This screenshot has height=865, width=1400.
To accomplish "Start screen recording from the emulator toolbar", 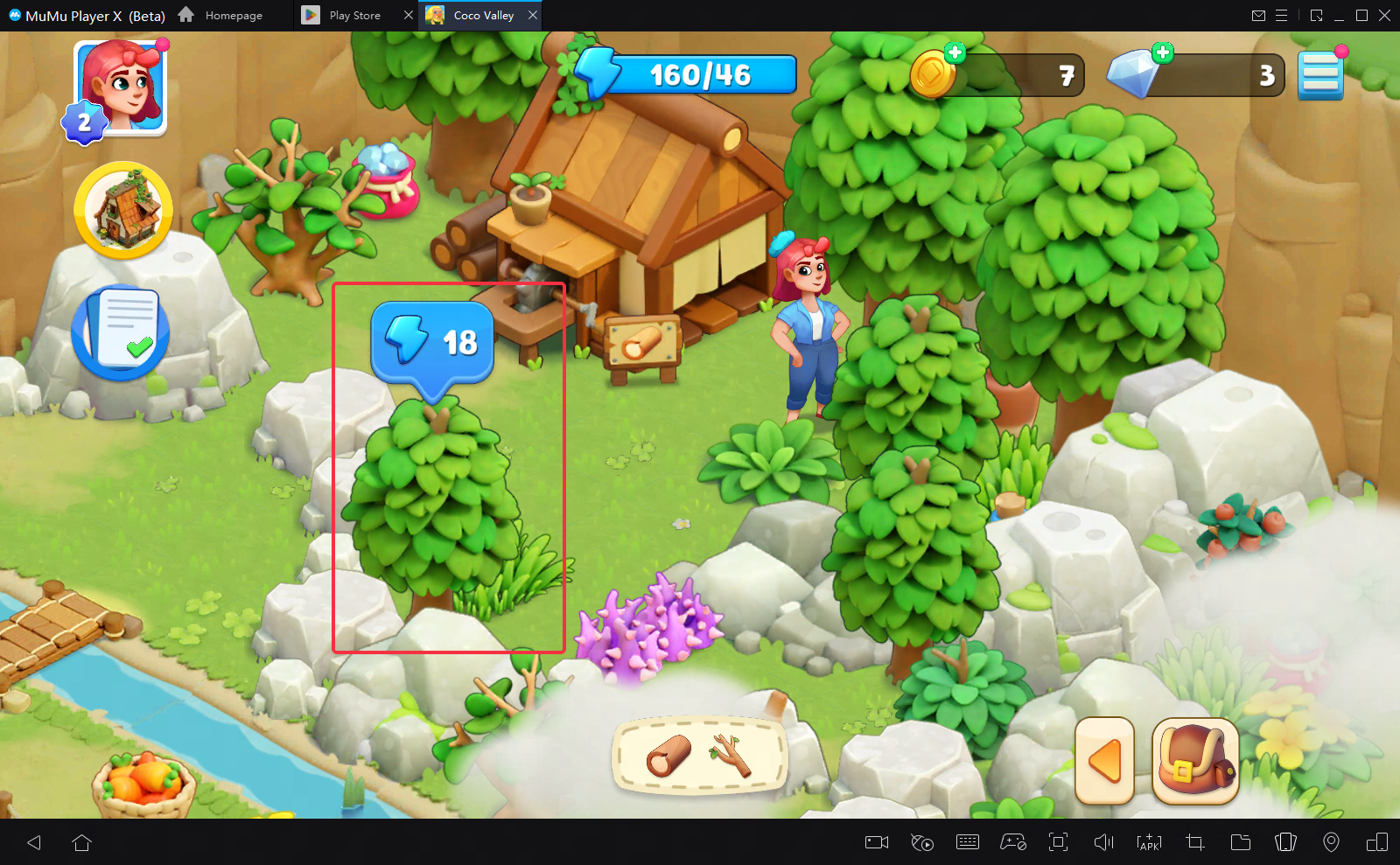I will 876,842.
